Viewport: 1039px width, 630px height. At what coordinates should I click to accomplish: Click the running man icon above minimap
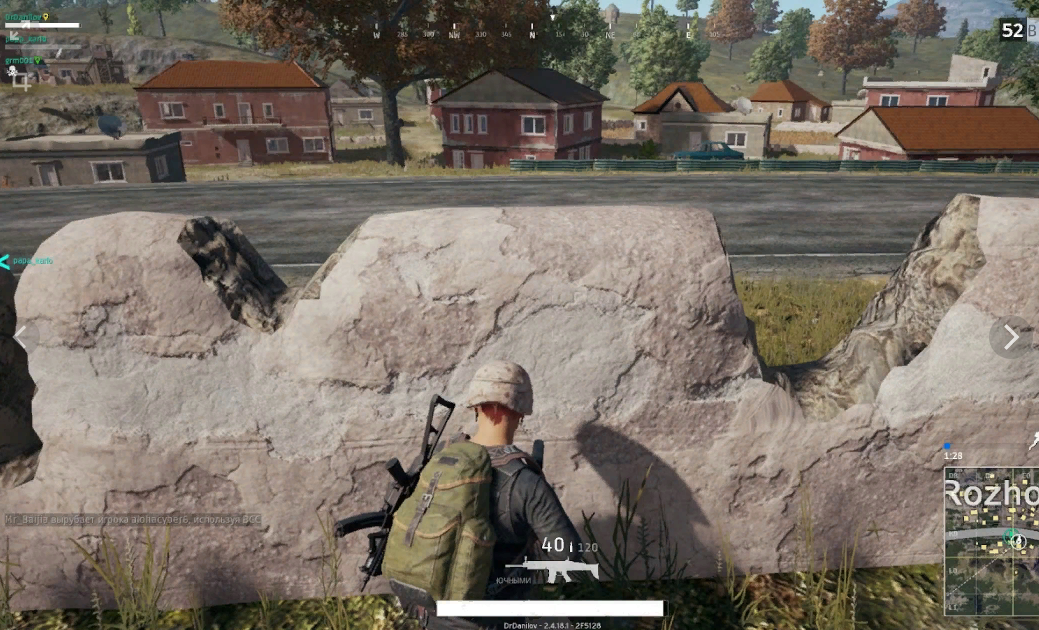(x=1033, y=441)
